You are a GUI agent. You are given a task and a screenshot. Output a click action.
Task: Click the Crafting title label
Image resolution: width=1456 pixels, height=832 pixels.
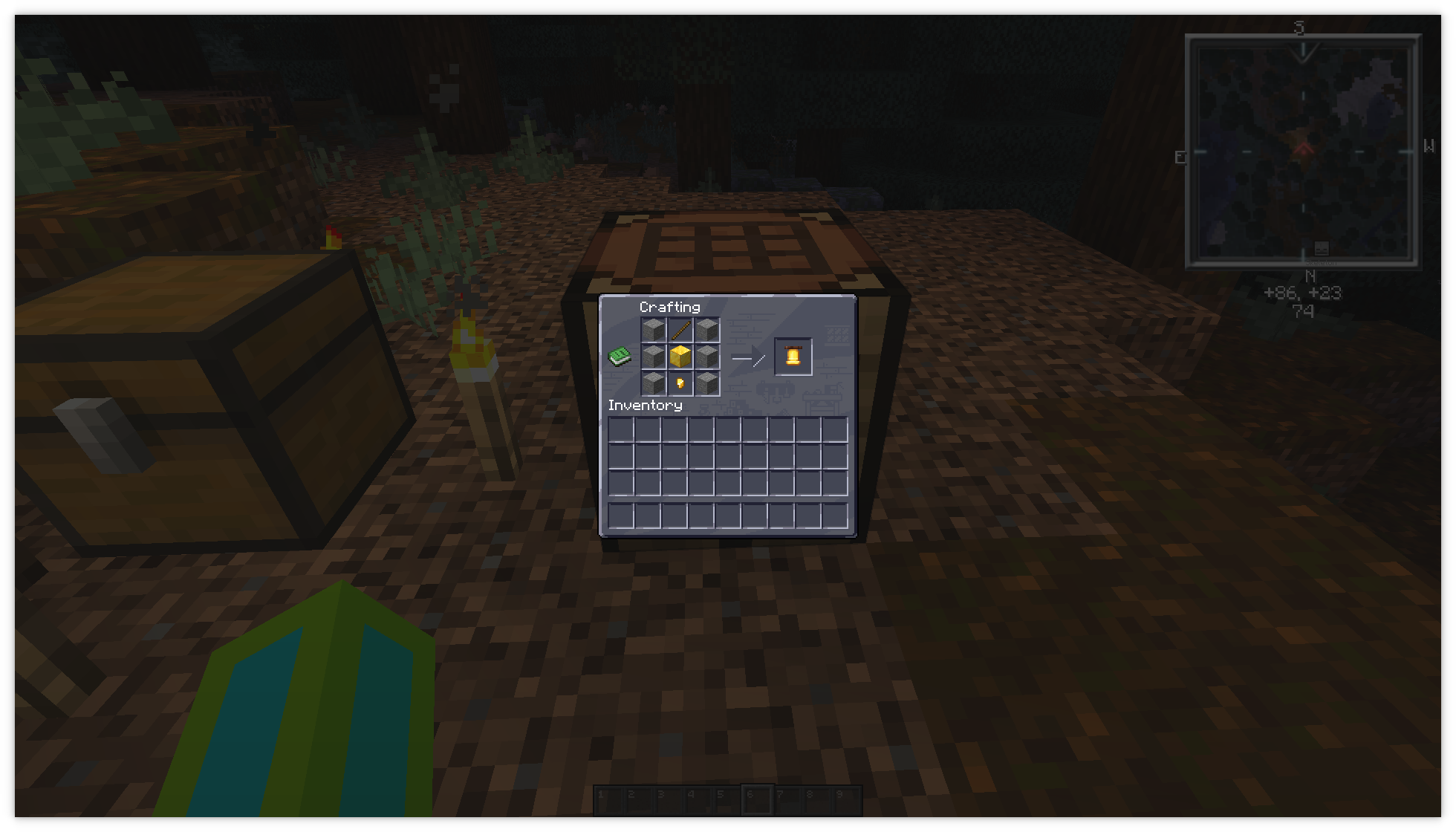669,307
